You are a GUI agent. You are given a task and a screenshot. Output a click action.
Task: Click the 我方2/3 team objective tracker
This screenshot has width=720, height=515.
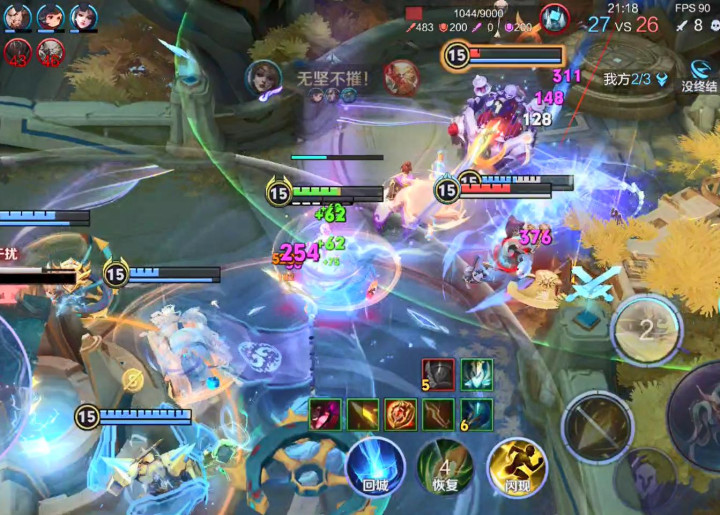(634, 78)
